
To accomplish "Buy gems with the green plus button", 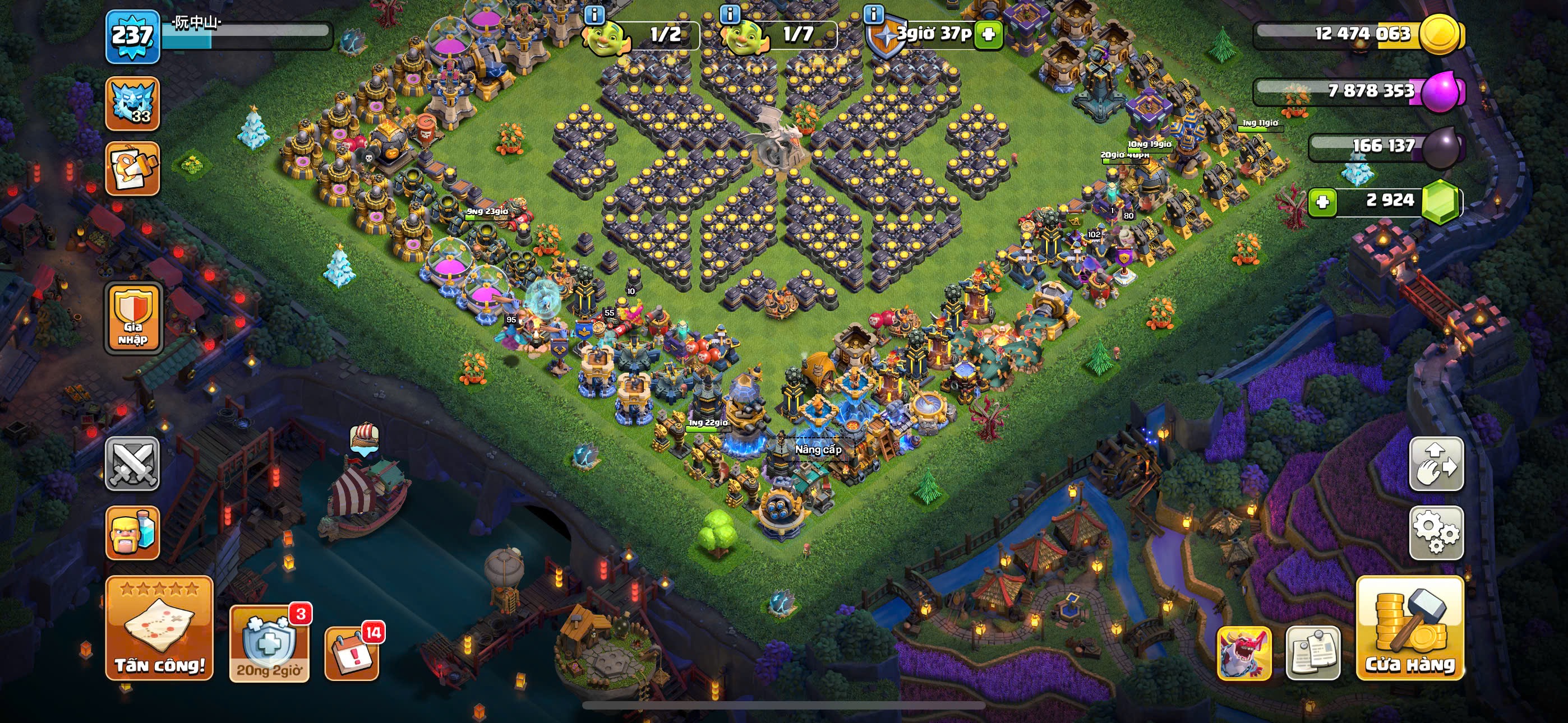I will (1322, 201).
